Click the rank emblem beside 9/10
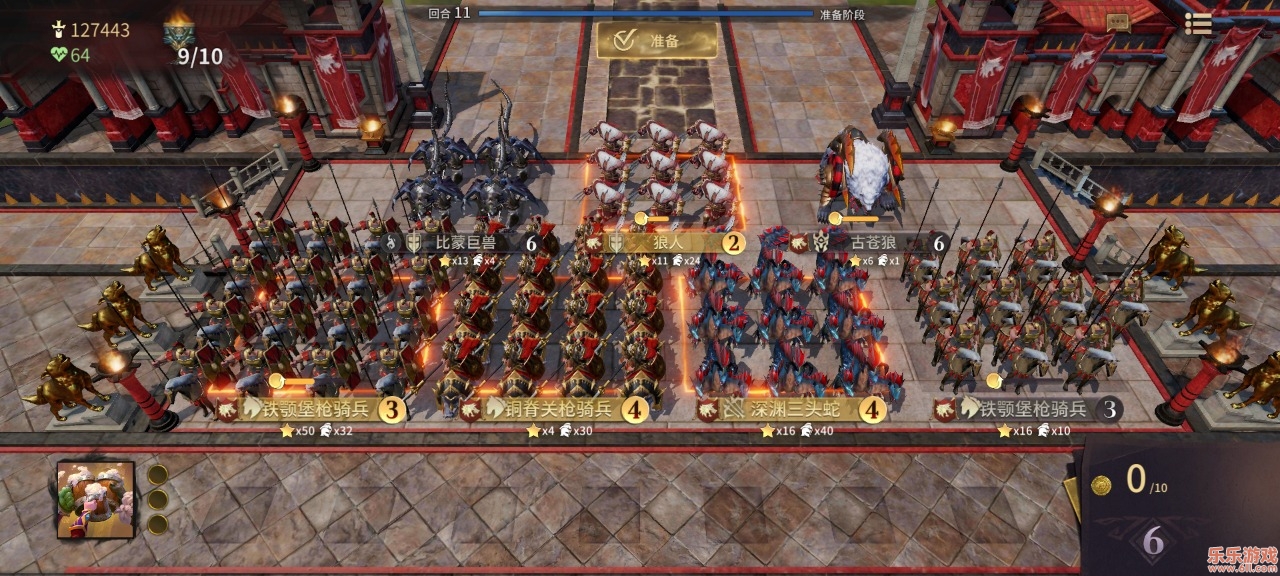 point(177,34)
